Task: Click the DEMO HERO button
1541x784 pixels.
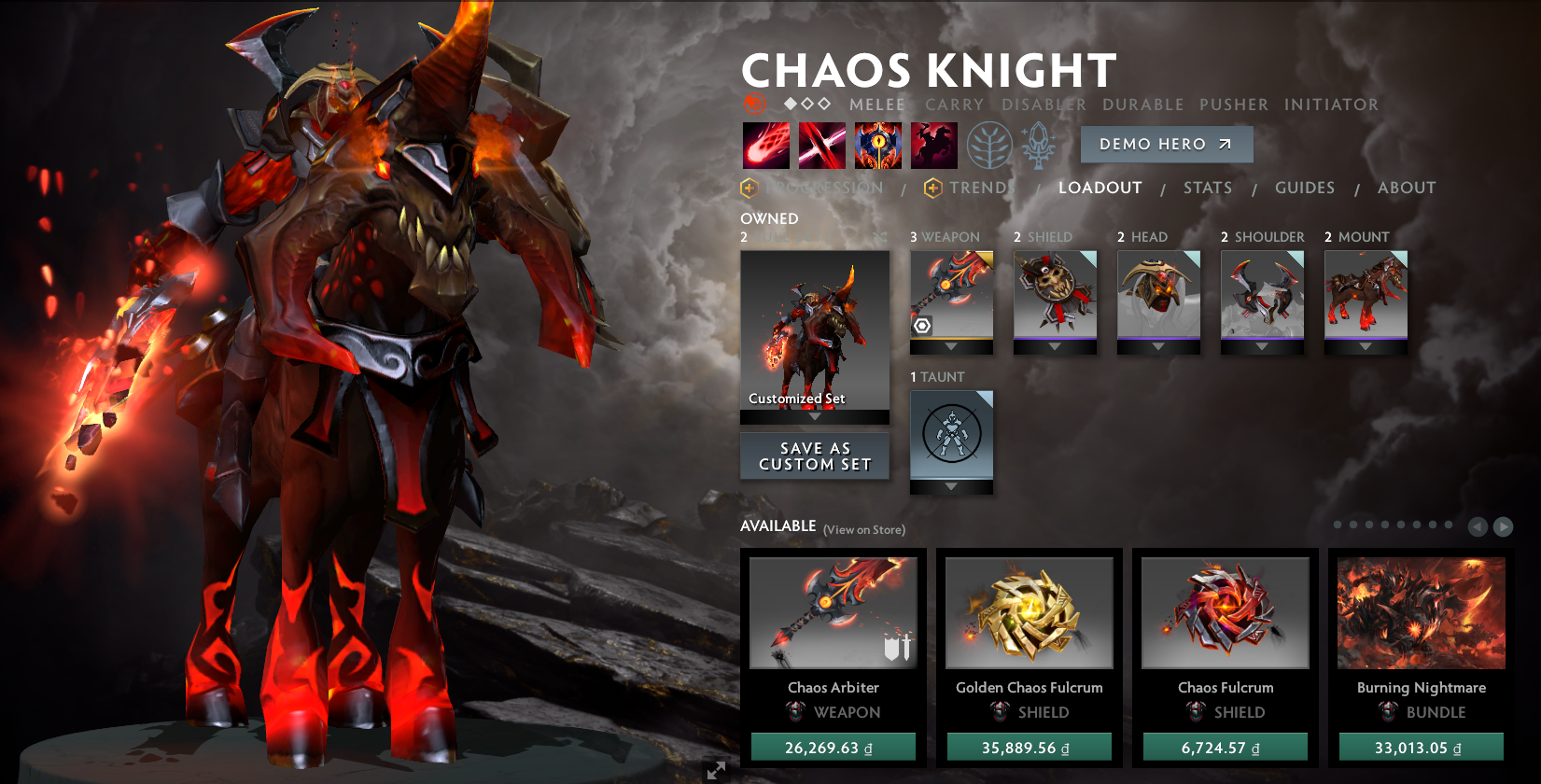Action: [x=1166, y=144]
